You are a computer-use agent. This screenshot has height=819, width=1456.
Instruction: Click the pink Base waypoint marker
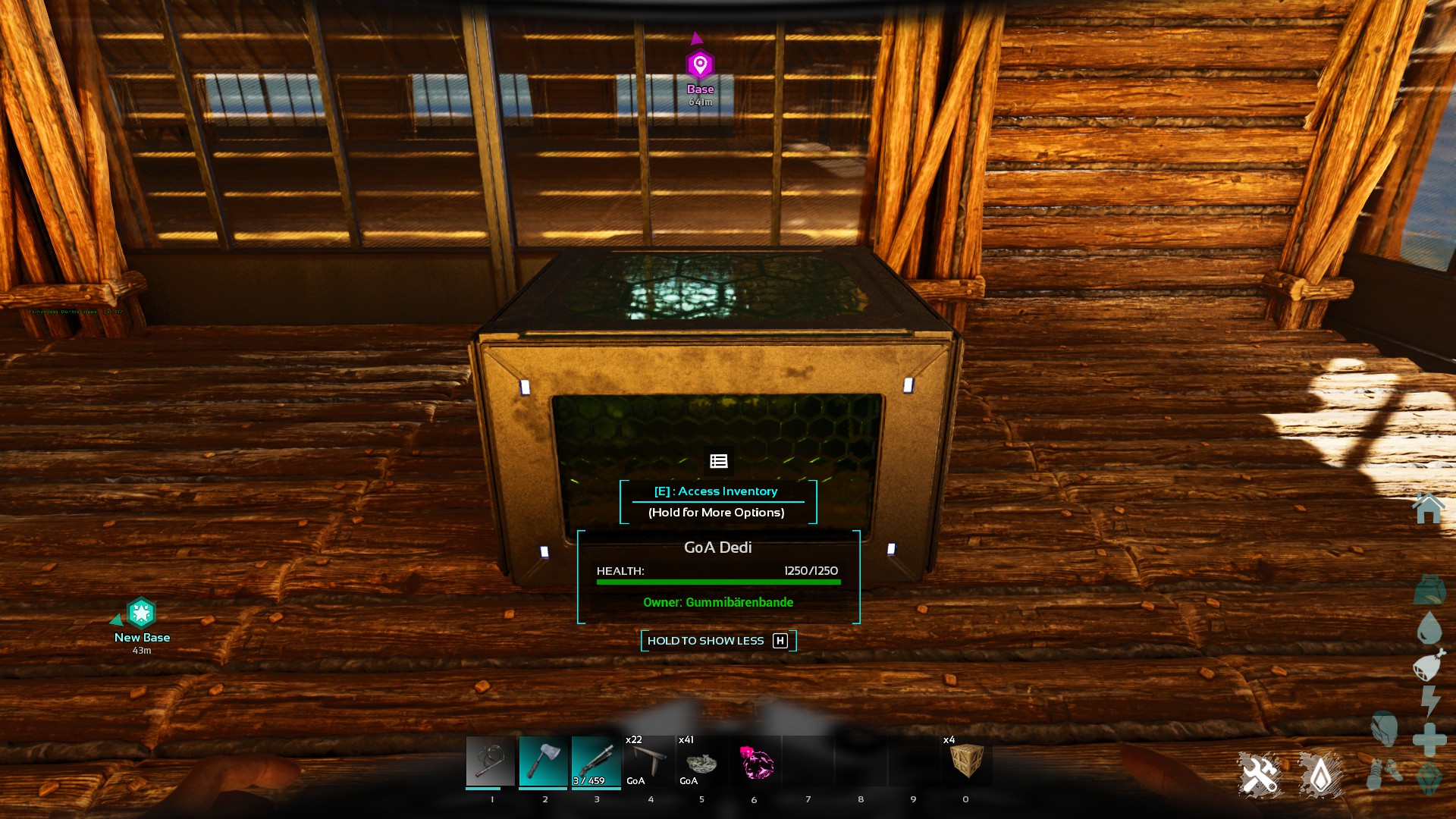[x=700, y=65]
